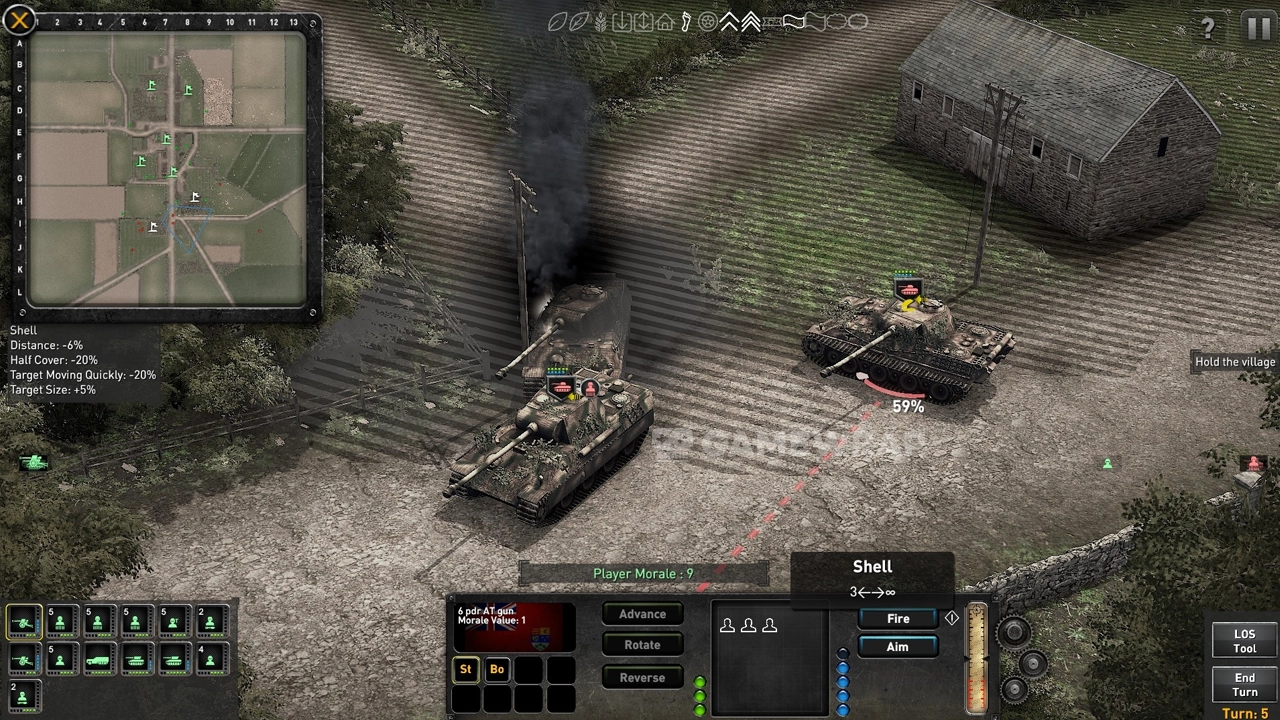The width and height of the screenshot is (1280, 720).
Task: Select the 4-man infantry unit card
Action: pyautogui.click(x=211, y=659)
